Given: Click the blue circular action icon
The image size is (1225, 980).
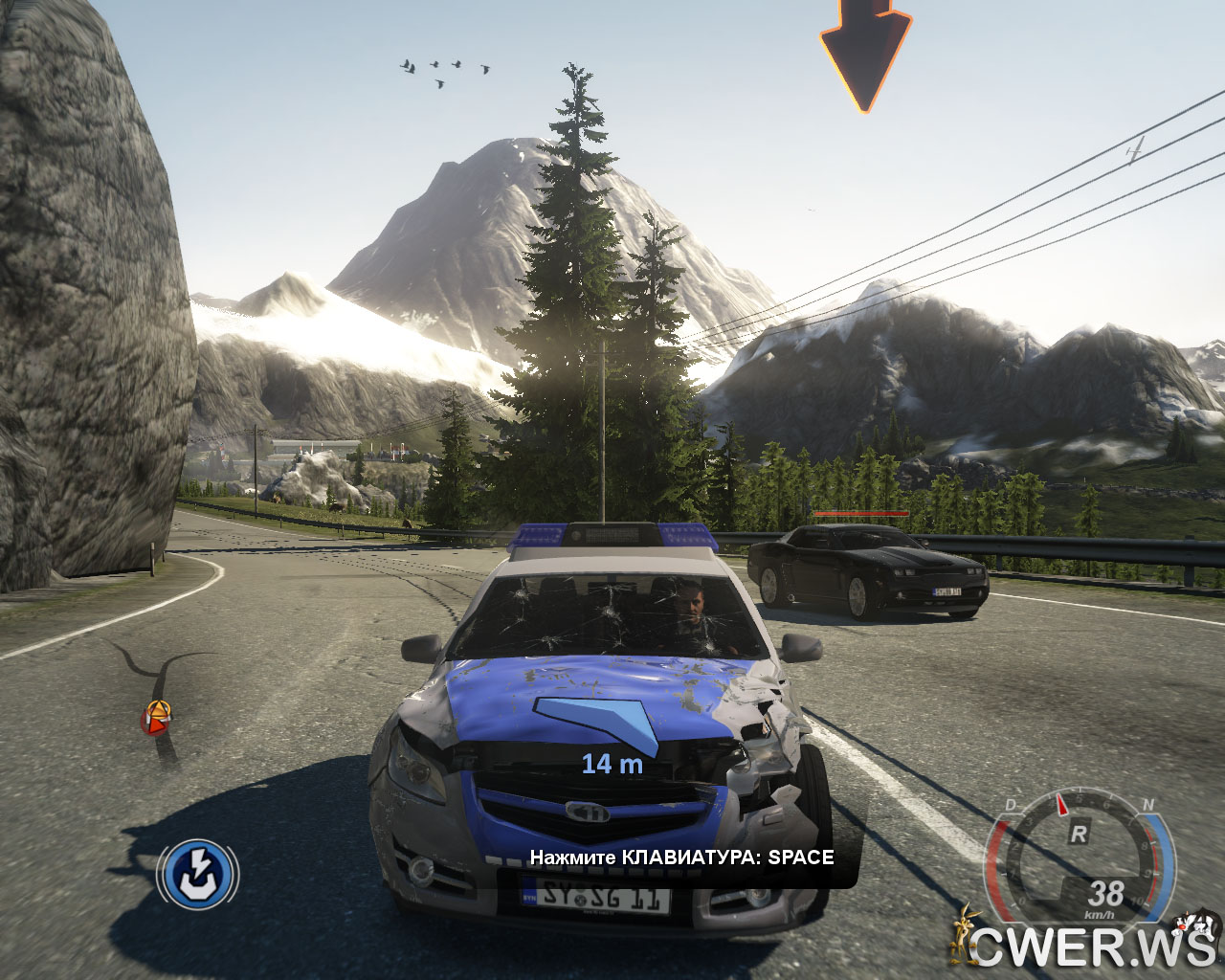Looking at the screenshot, I should point(198,874).
